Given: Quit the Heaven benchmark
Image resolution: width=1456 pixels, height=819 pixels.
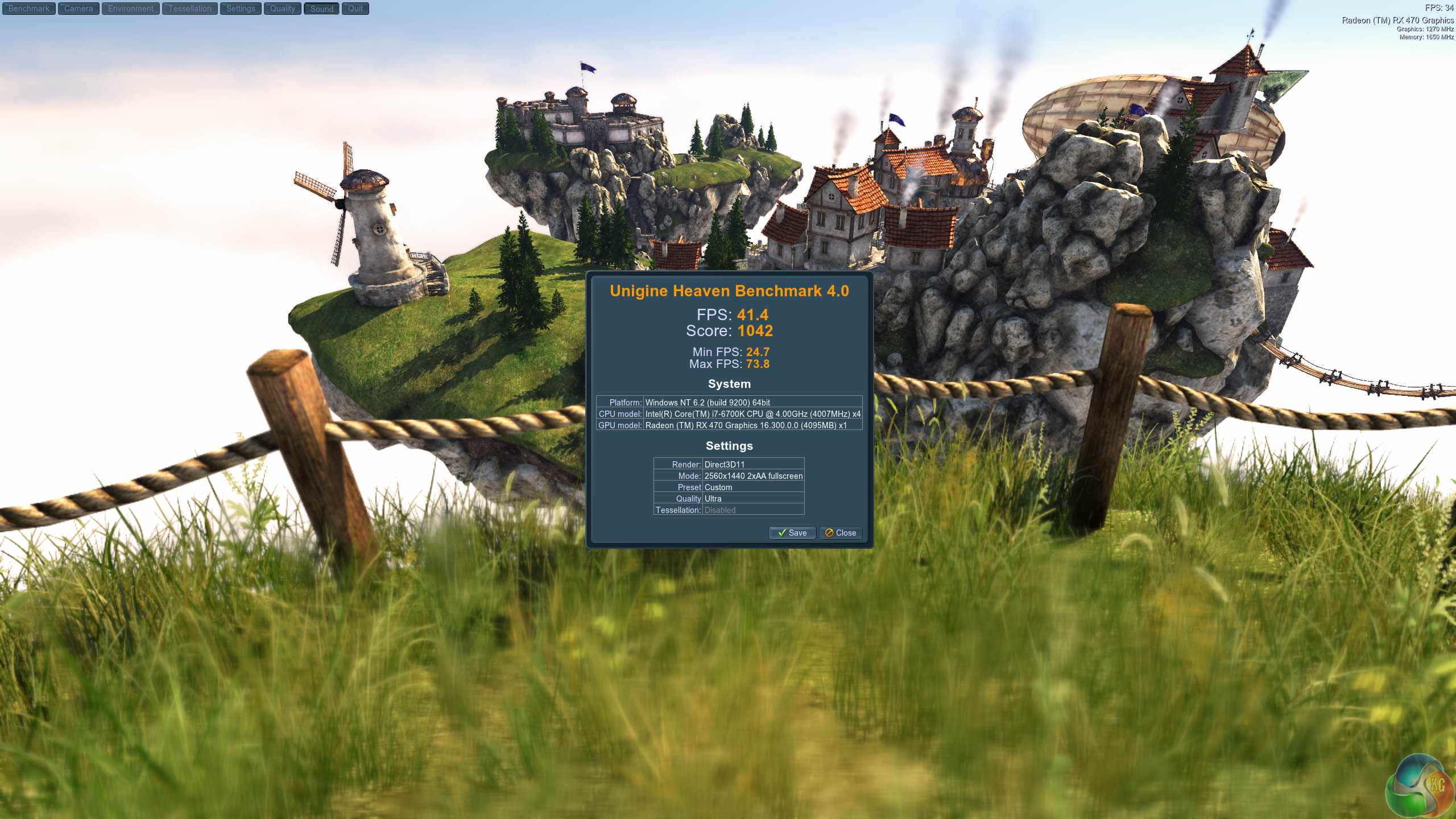Looking at the screenshot, I should 355,9.
